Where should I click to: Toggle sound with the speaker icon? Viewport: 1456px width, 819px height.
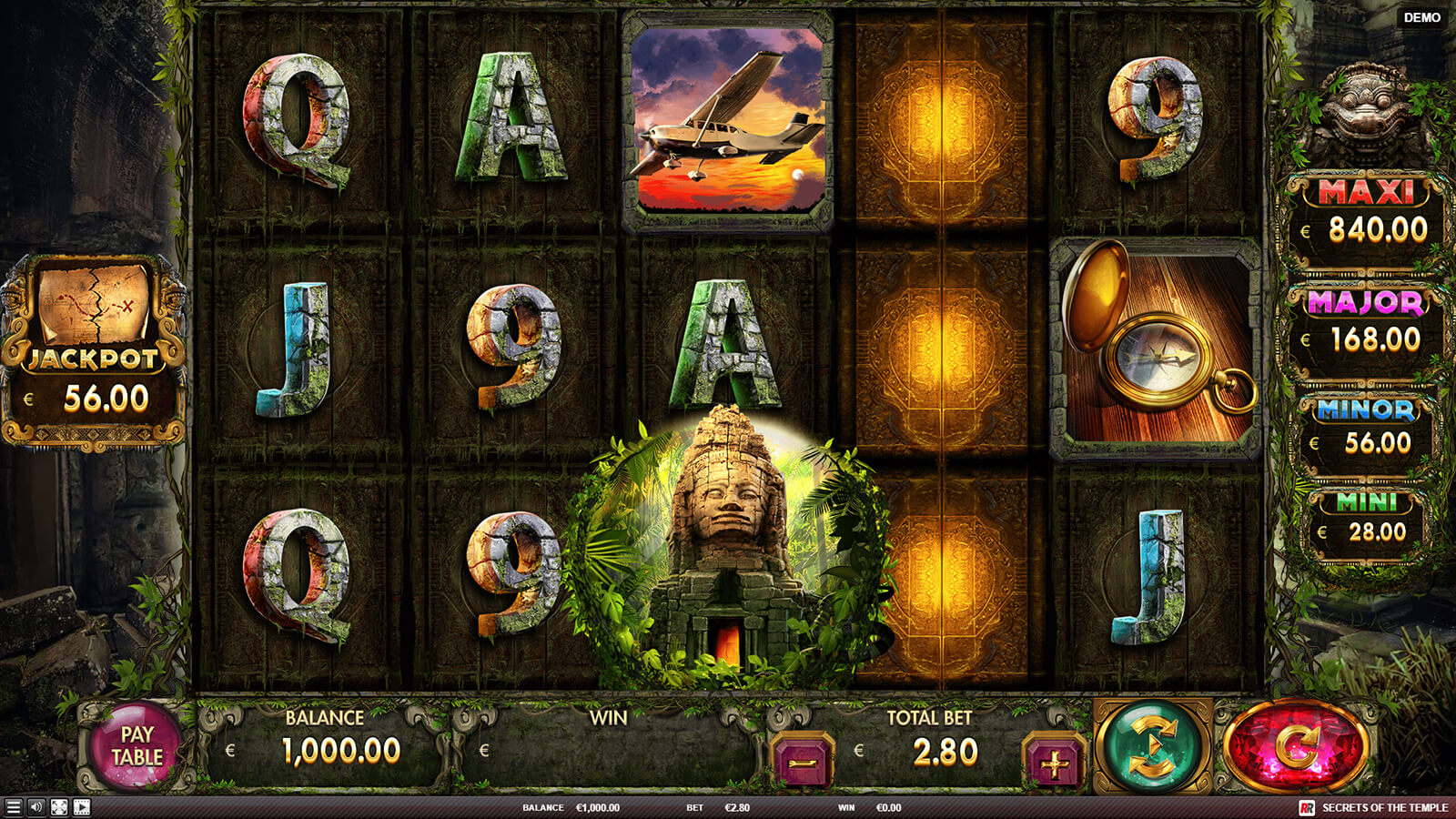pyautogui.click(x=36, y=807)
